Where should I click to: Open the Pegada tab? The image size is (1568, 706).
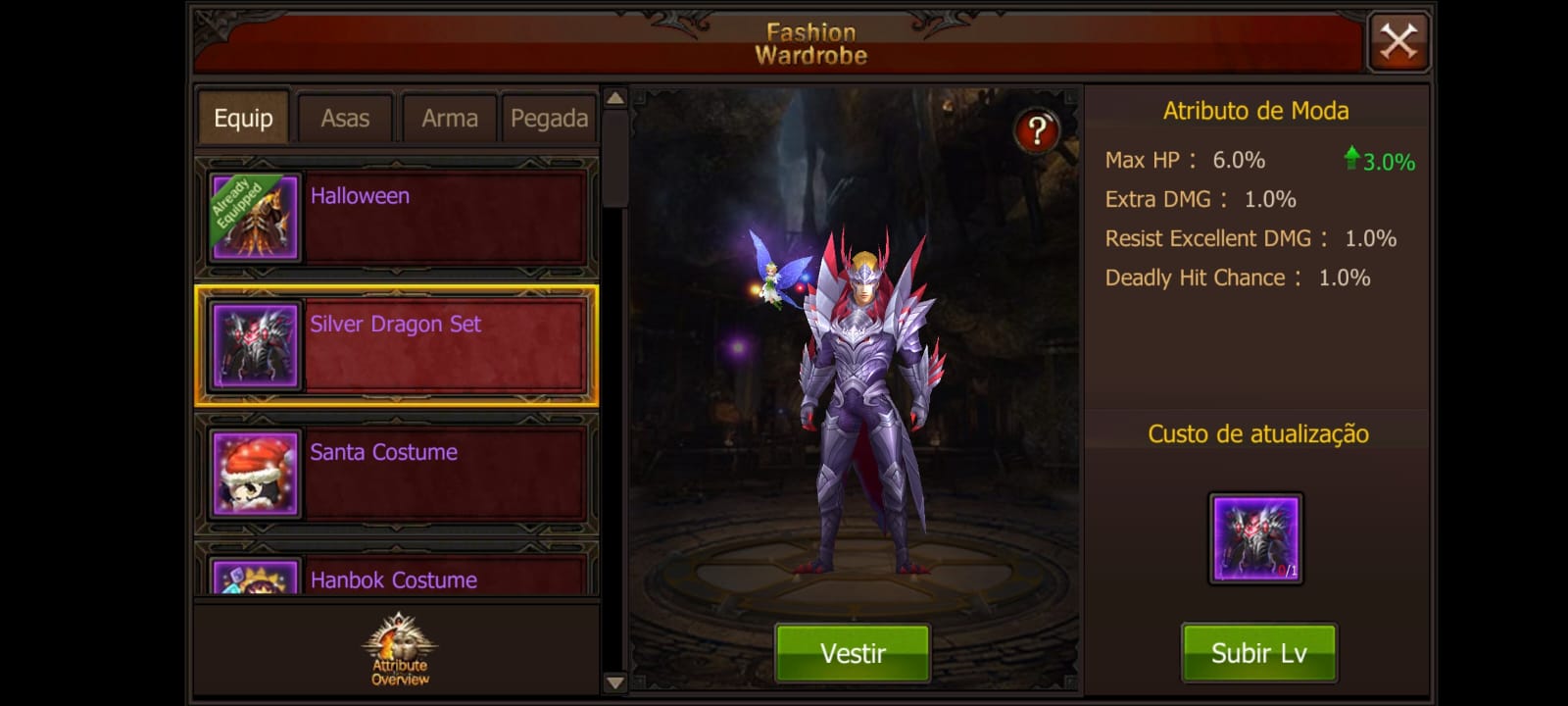(x=549, y=117)
